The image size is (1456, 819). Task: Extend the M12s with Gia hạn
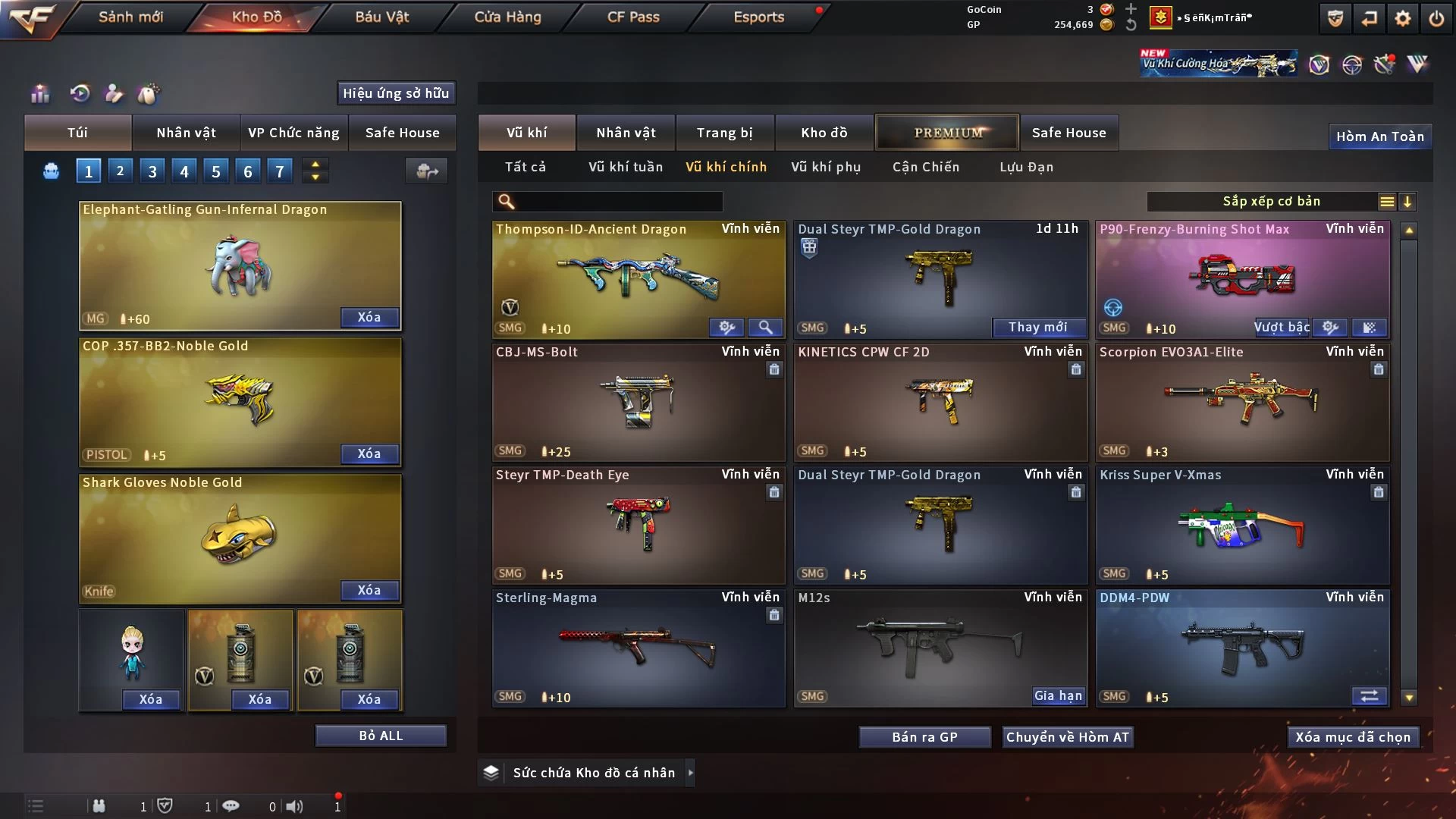[1058, 695]
